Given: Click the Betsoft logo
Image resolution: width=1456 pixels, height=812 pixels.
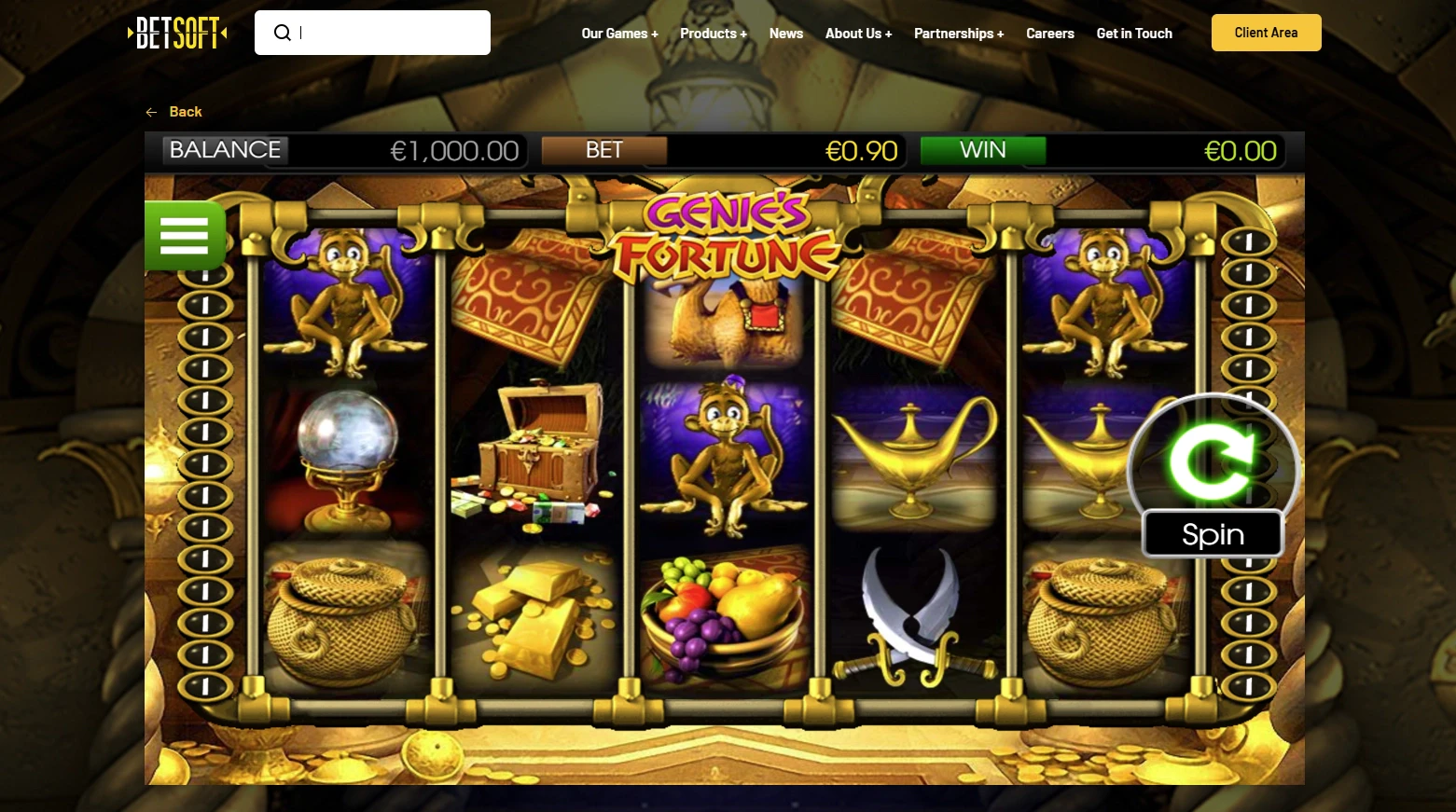Looking at the screenshot, I should point(177,32).
